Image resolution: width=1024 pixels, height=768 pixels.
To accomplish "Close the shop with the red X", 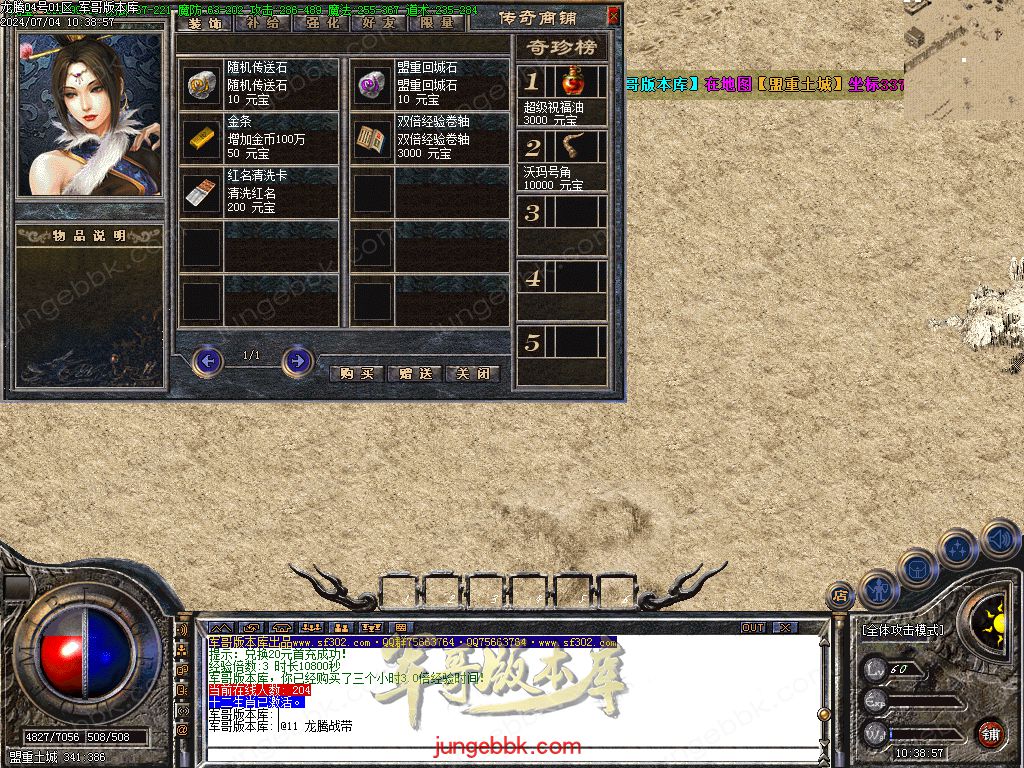I will tap(613, 16).
